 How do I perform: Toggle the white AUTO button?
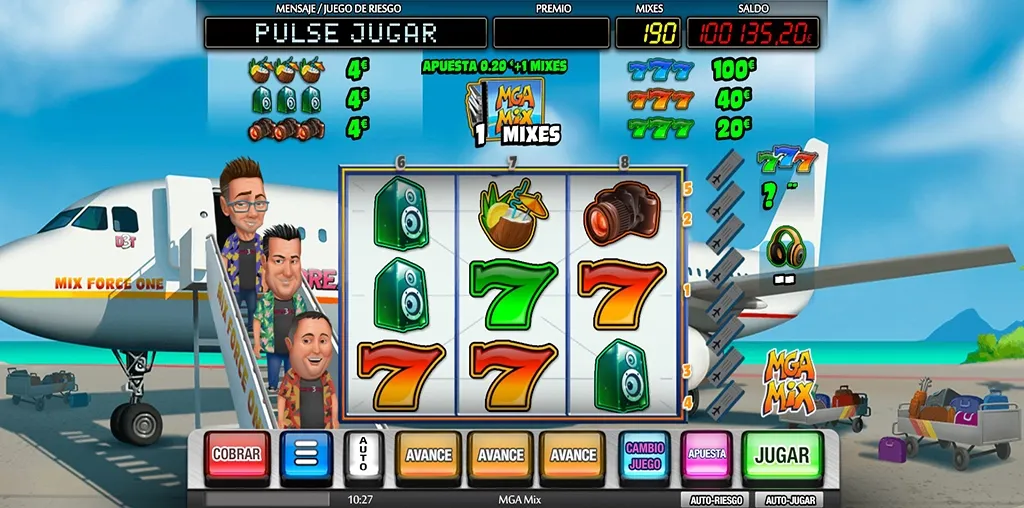363,457
